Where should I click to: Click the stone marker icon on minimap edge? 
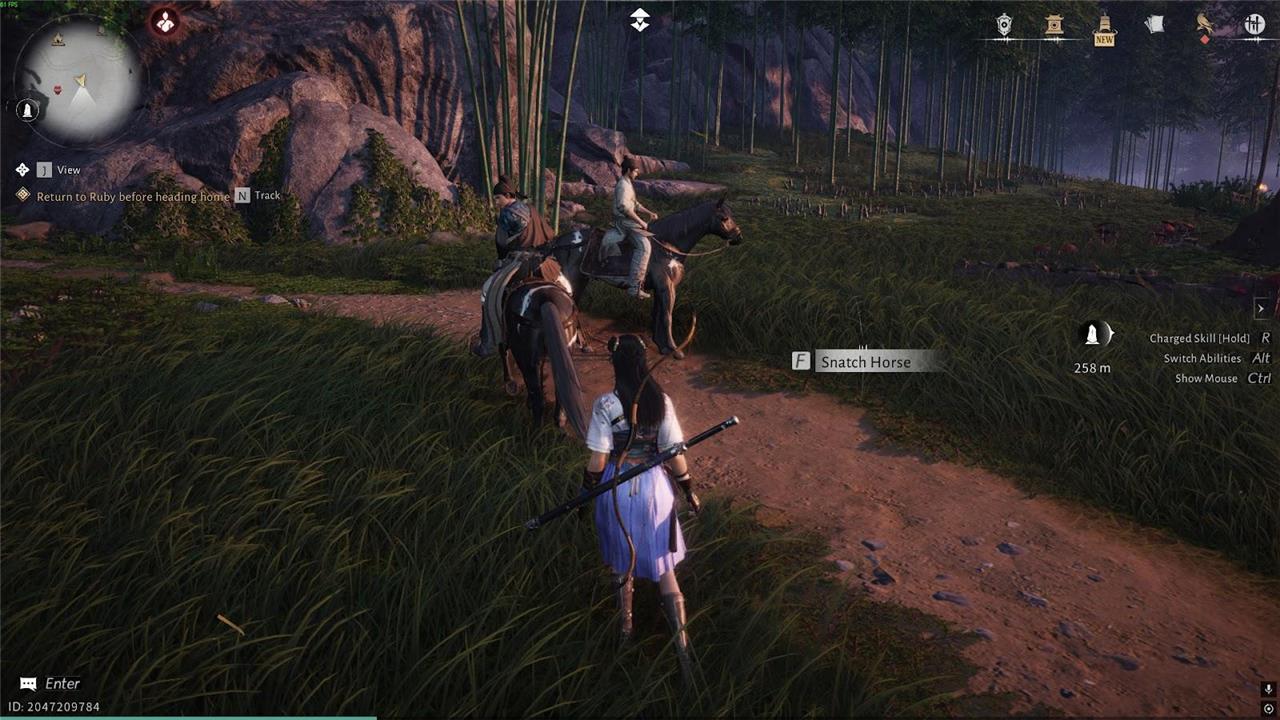[28, 110]
